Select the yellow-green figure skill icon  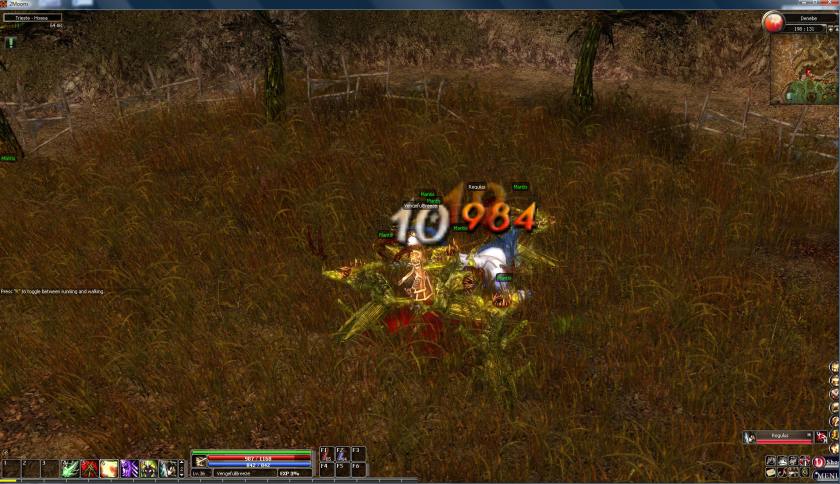pyautogui.click(x=148, y=468)
